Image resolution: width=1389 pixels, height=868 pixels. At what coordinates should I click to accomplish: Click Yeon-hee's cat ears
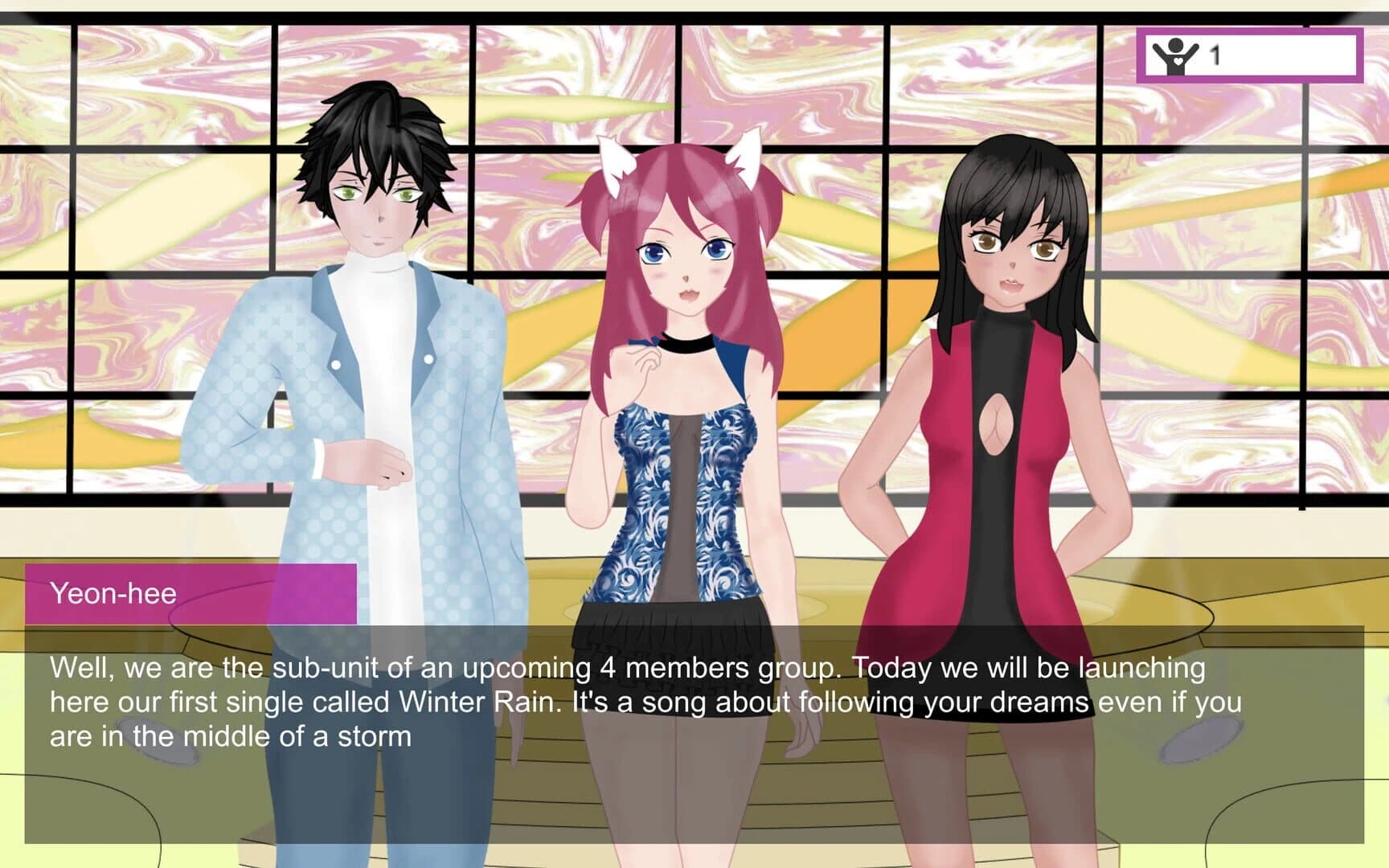616,161
